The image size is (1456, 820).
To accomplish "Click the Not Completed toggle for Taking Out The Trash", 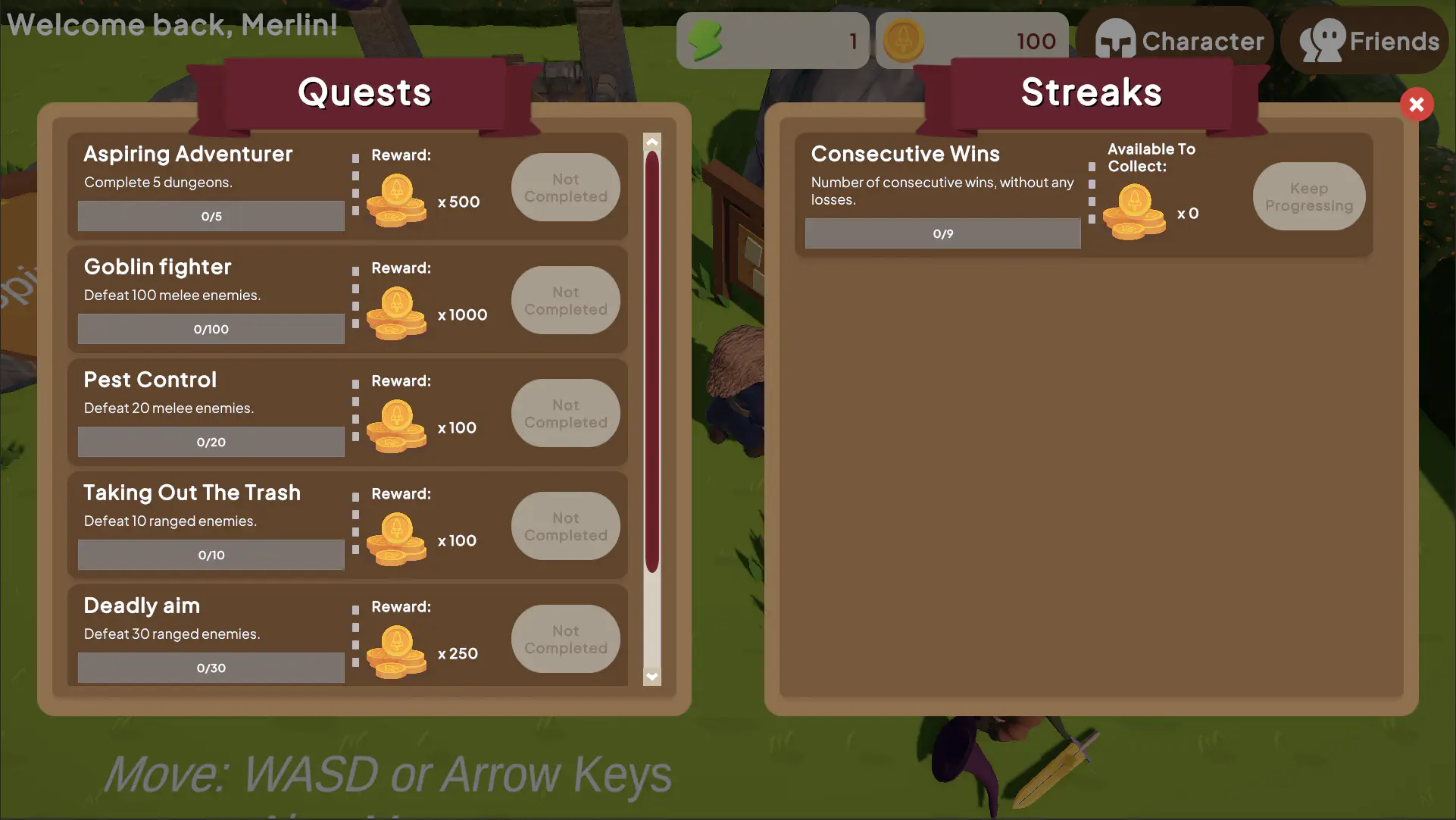I will 565,526.
